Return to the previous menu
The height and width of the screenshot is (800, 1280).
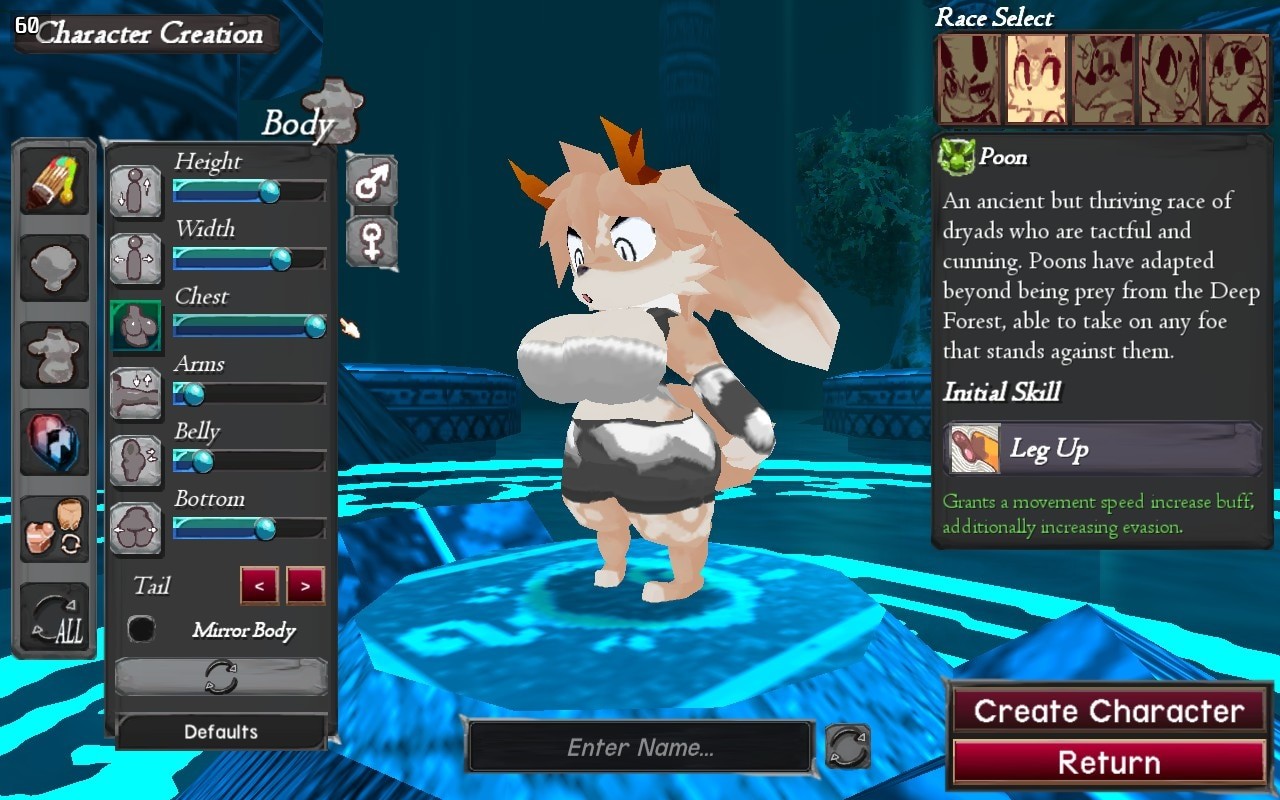tap(1109, 763)
